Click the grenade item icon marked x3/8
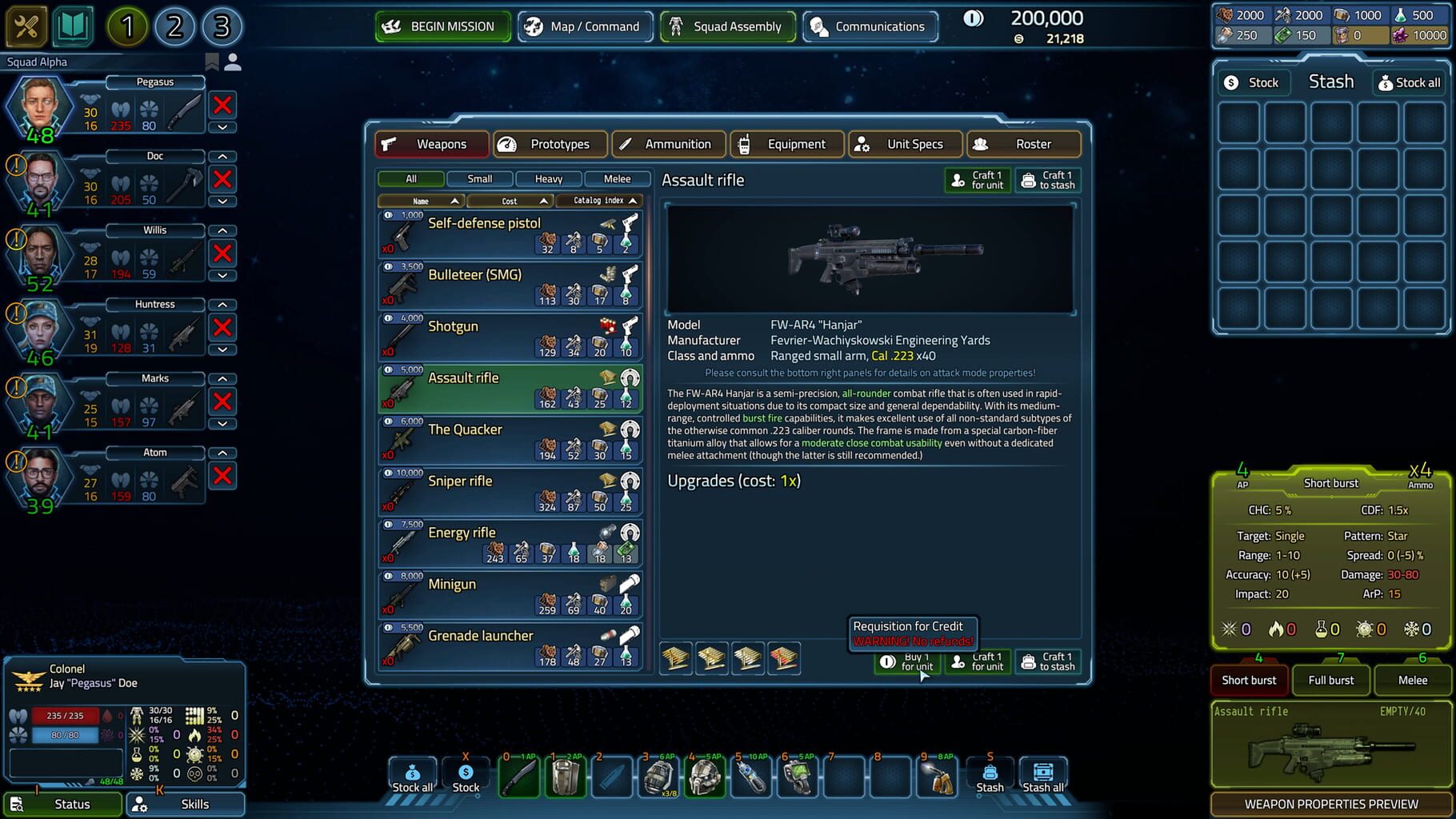Image resolution: width=1456 pixels, height=819 pixels. pos(658,774)
